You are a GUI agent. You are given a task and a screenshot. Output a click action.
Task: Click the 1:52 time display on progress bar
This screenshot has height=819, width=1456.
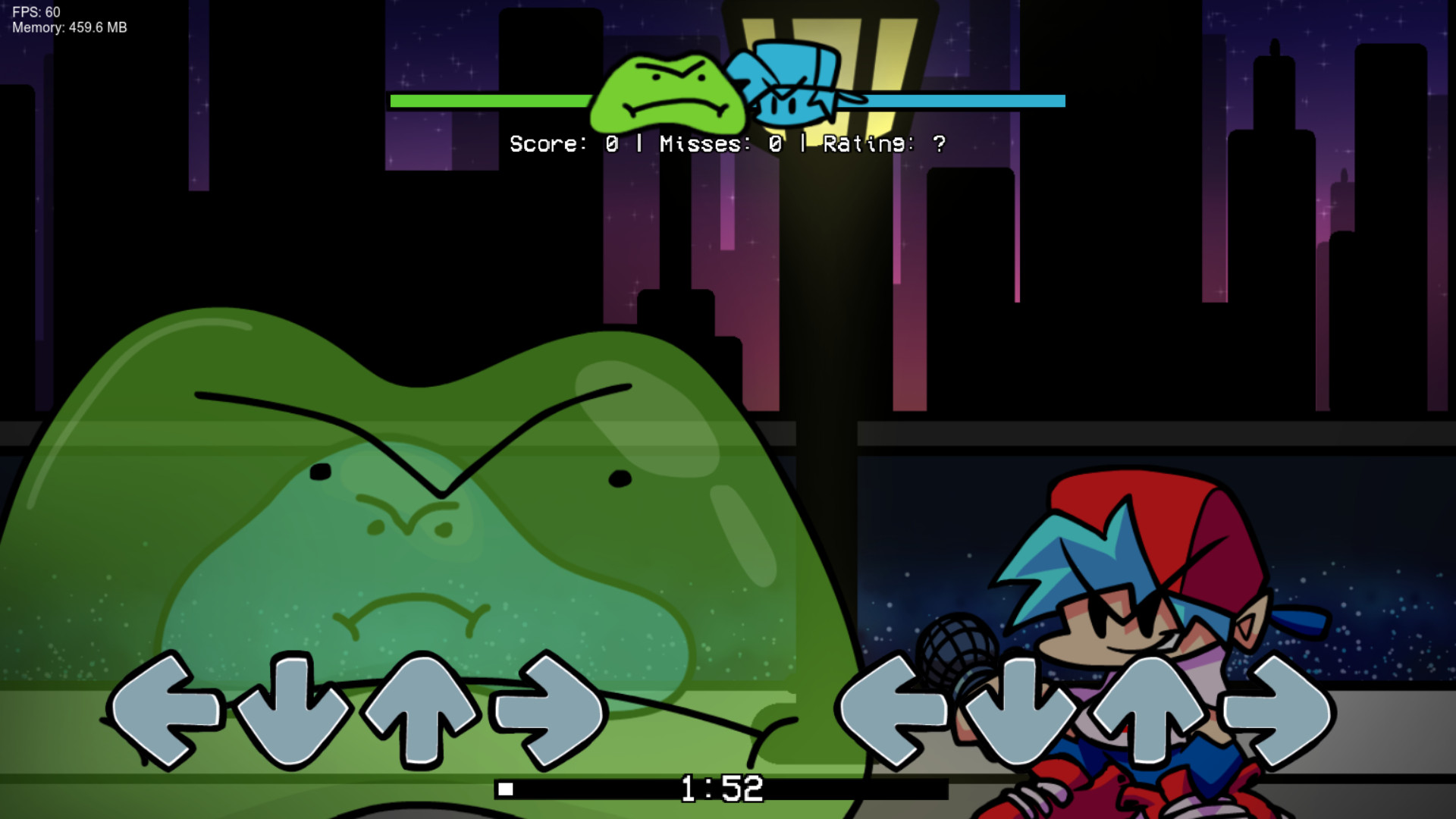[720, 789]
